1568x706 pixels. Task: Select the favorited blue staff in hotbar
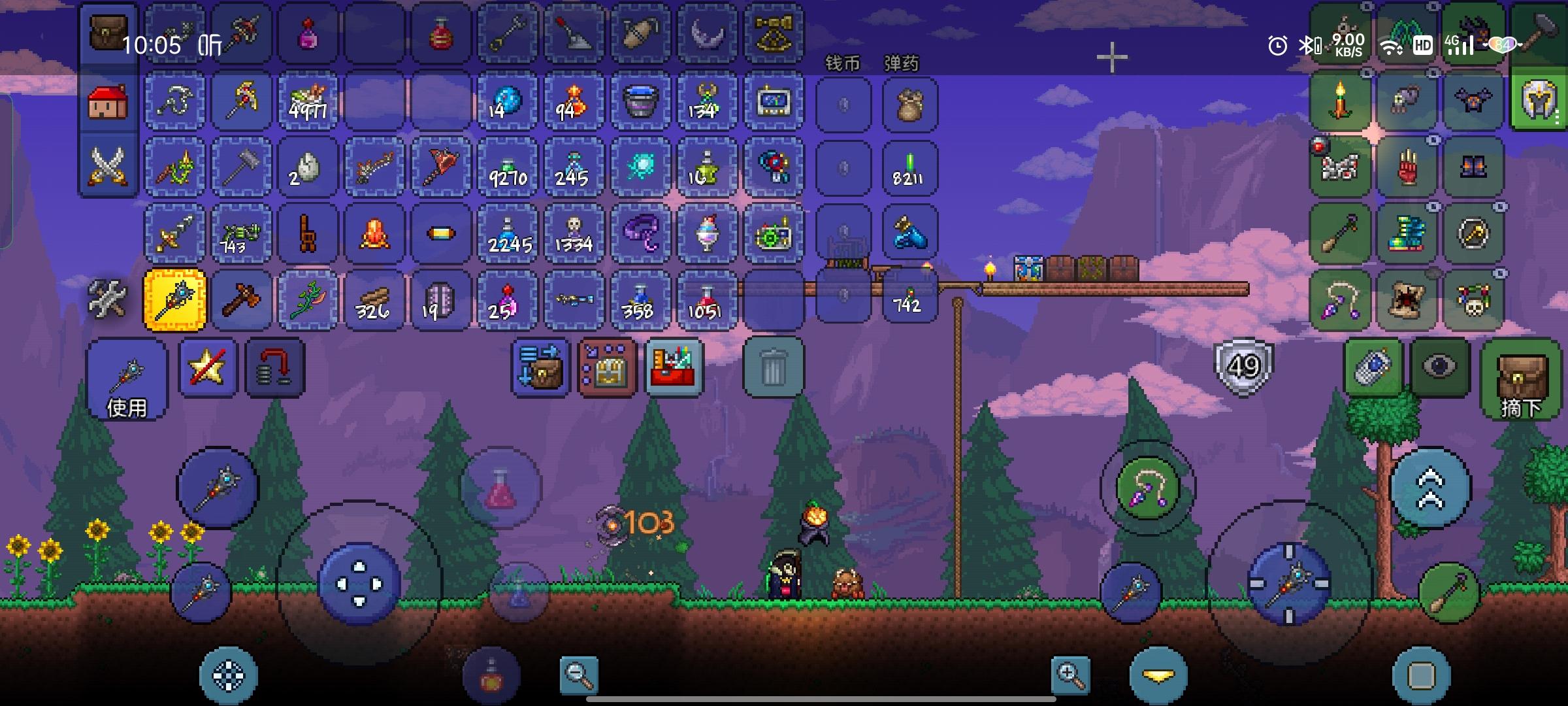pyautogui.click(x=174, y=299)
